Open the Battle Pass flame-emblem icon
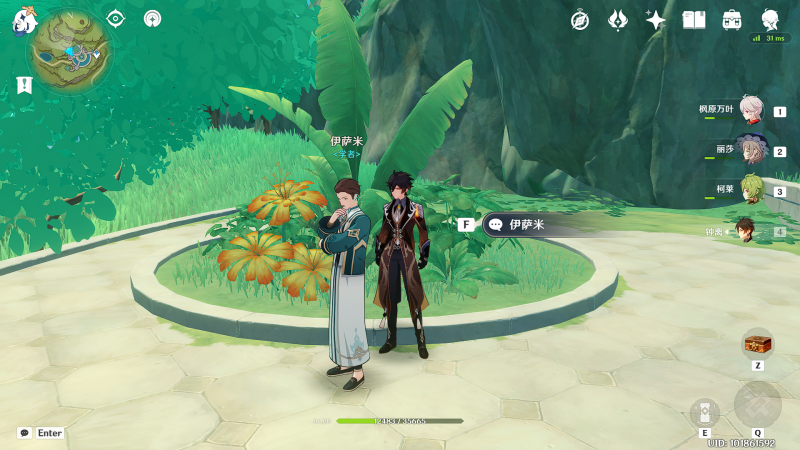Viewport: 800px width, 450px height. point(618,20)
